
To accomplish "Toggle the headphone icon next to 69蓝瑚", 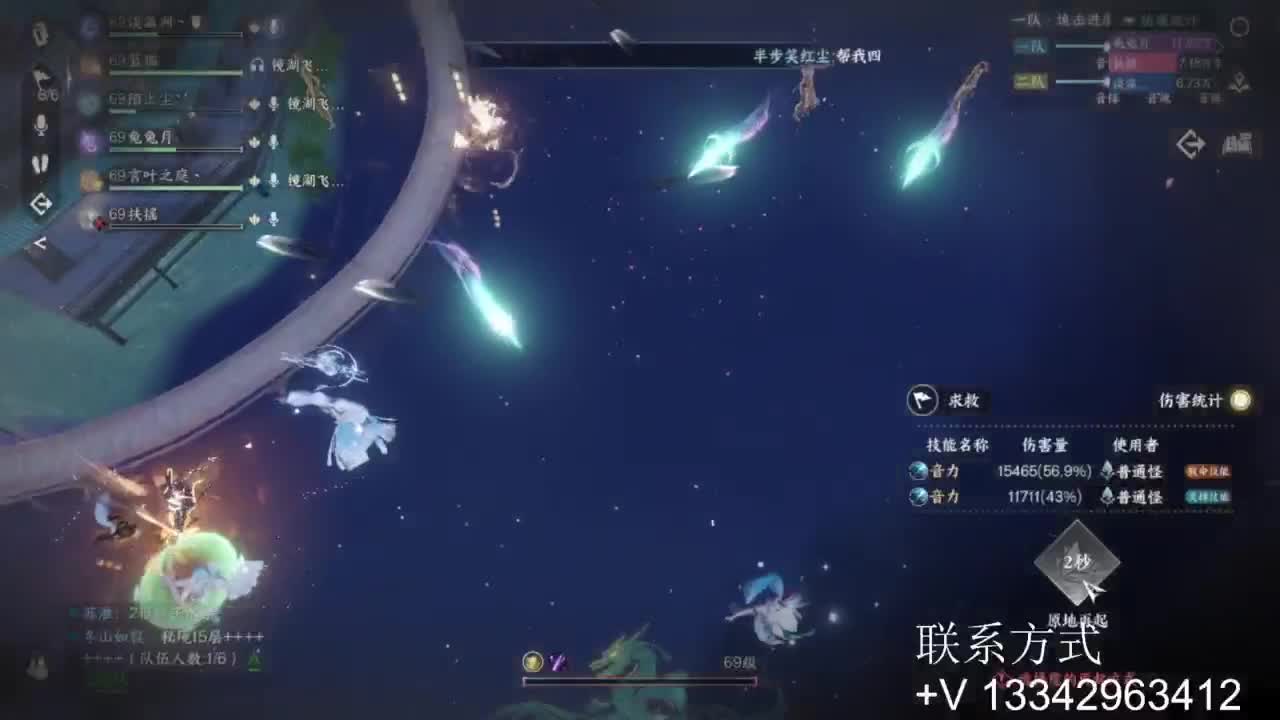I will [x=257, y=66].
